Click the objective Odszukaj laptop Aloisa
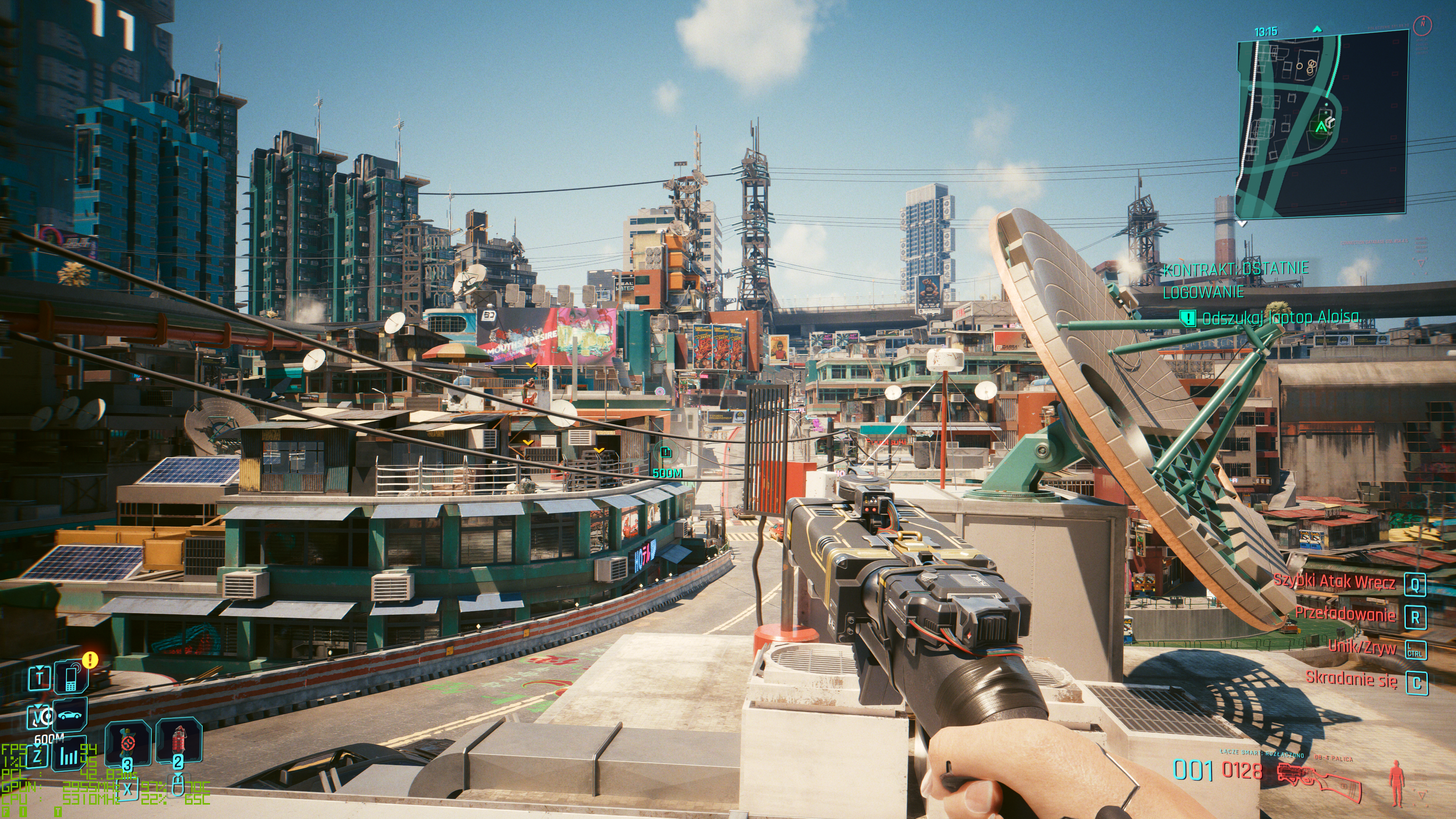This screenshot has height=819, width=1456. click(1280, 318)
